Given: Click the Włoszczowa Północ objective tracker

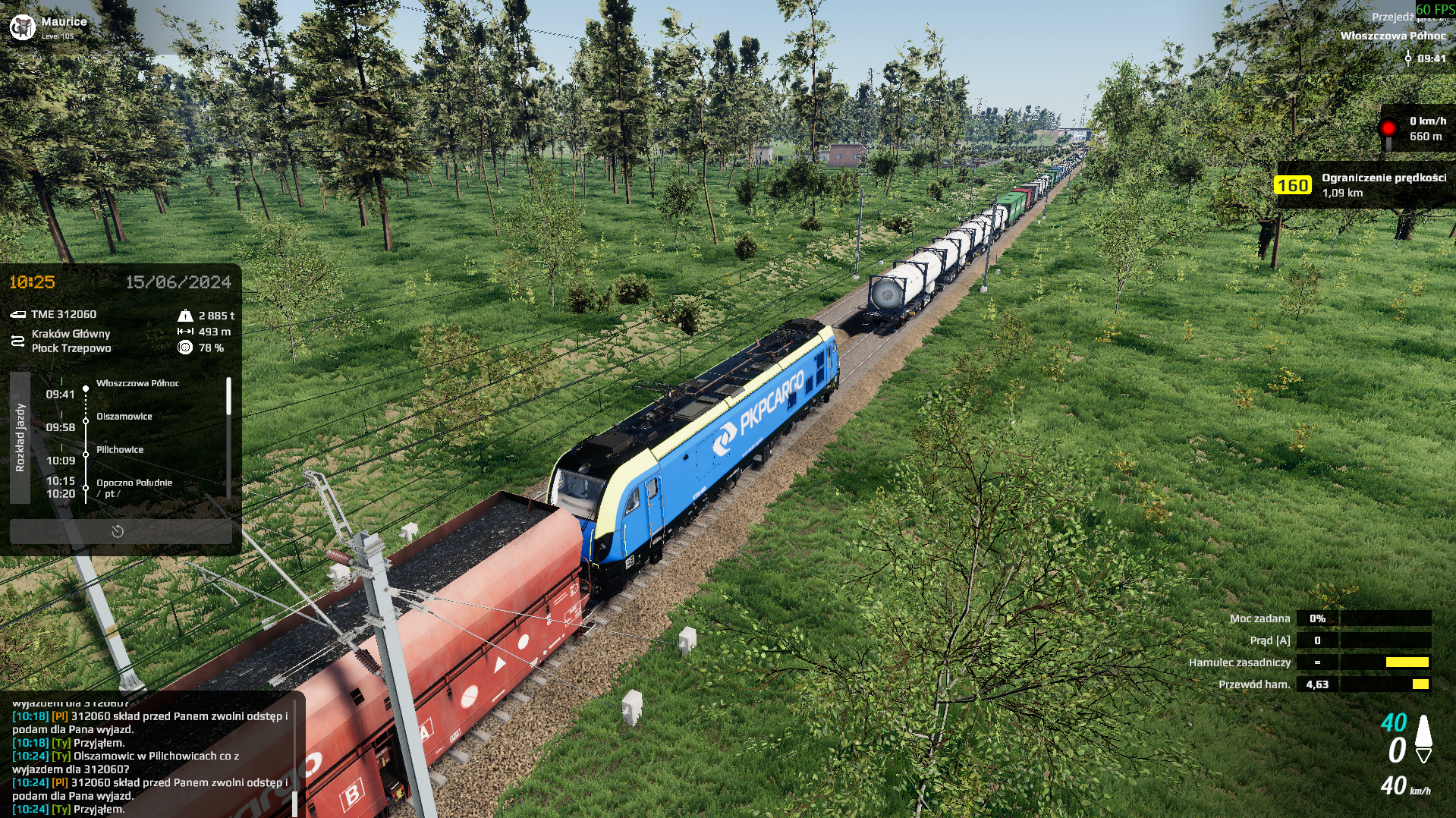Looking at the screenshot, I should [x=1392, y=36].
